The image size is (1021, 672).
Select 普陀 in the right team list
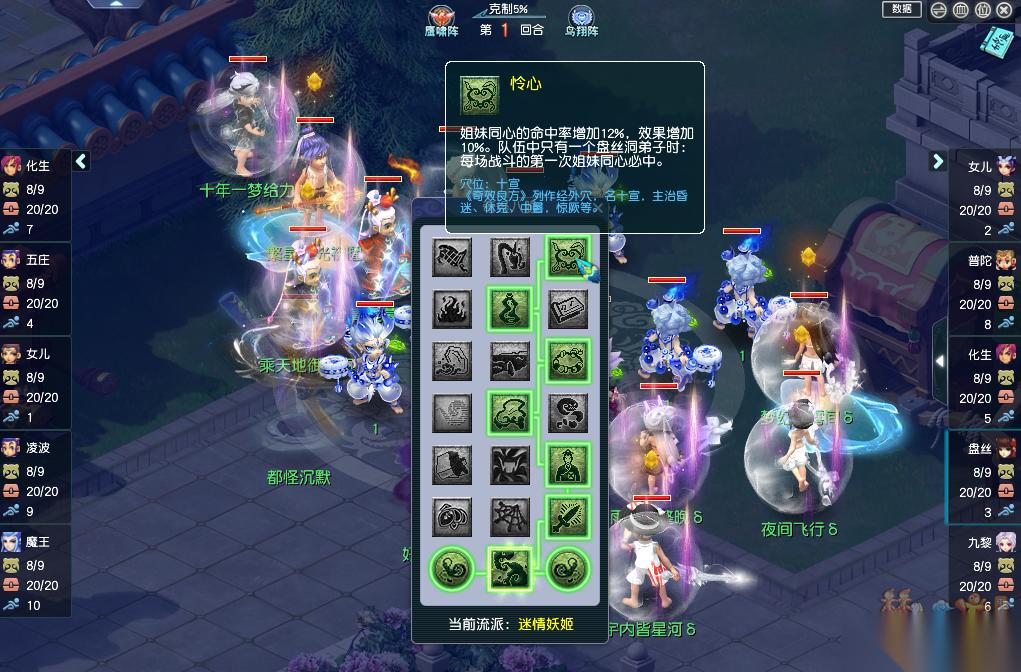coord(982,260)
